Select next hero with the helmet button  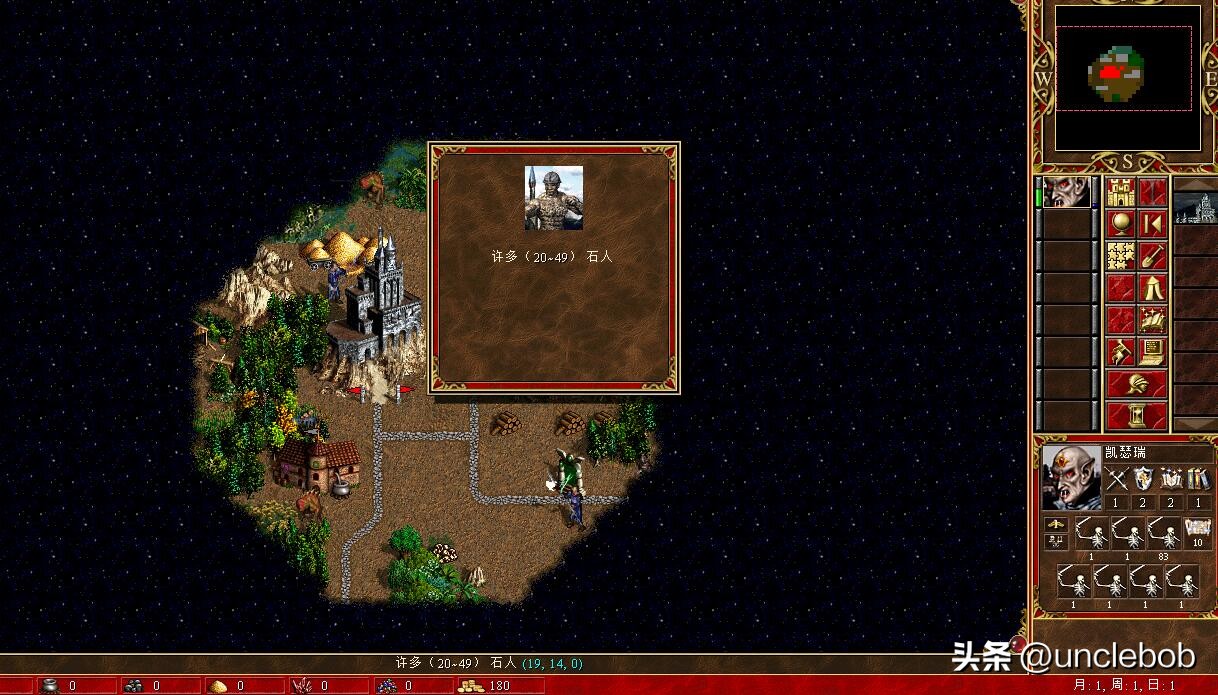pyautogui.click(x=1136, y=384)
